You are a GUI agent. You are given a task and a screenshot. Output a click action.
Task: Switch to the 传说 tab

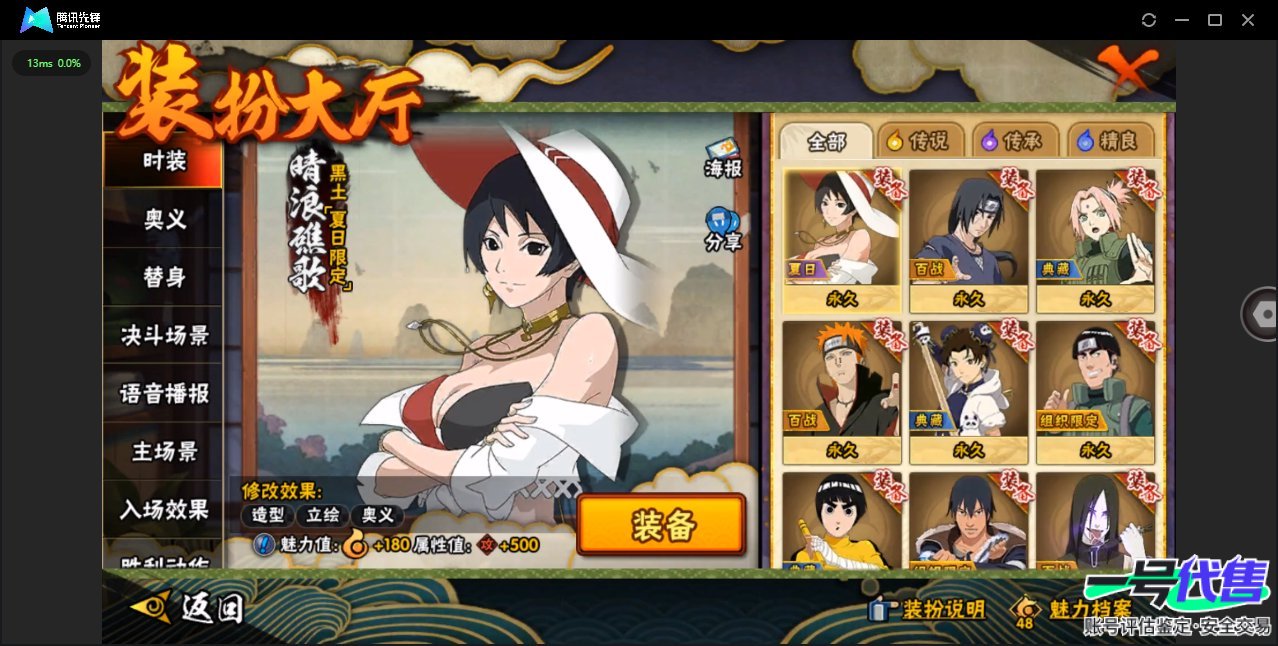tap(919, 141)
